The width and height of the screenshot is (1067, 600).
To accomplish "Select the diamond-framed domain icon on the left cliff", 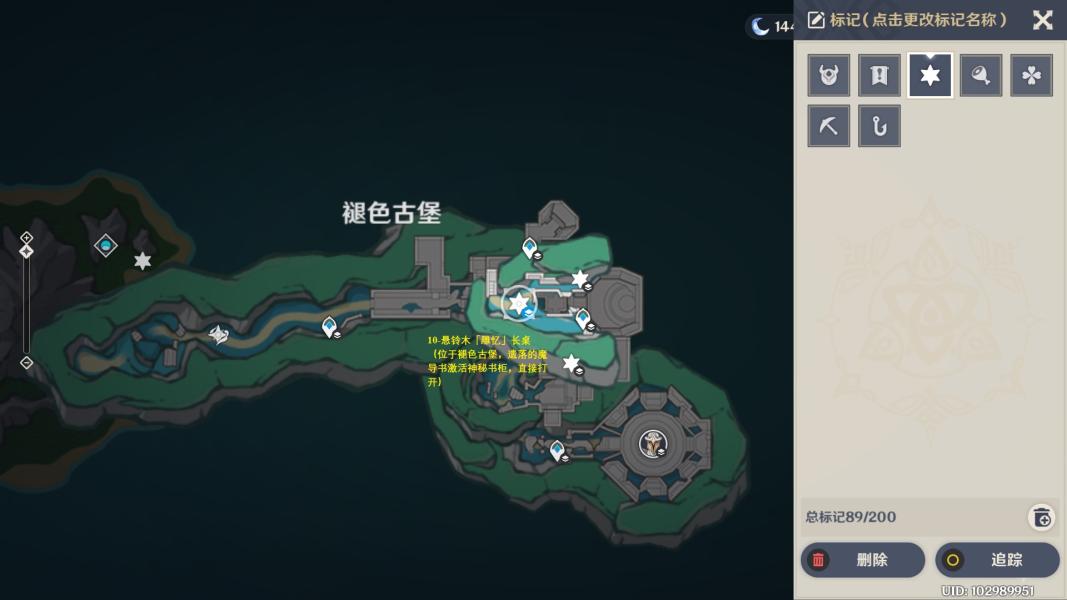I will coord(105,245).
